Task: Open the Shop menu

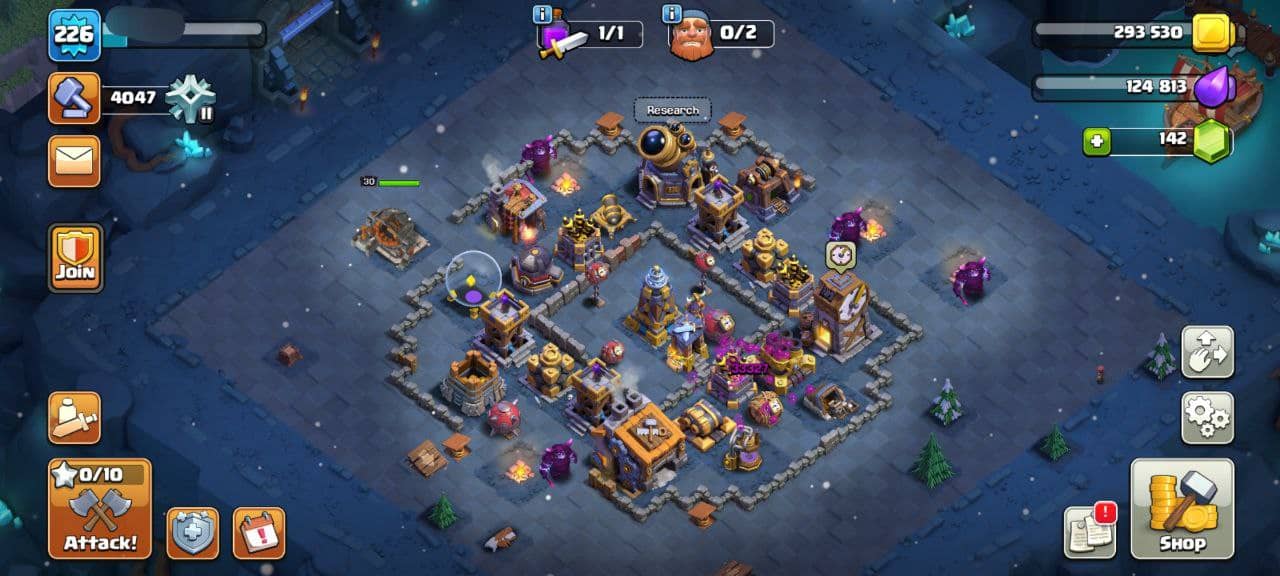Action: tap(1182, 508)
